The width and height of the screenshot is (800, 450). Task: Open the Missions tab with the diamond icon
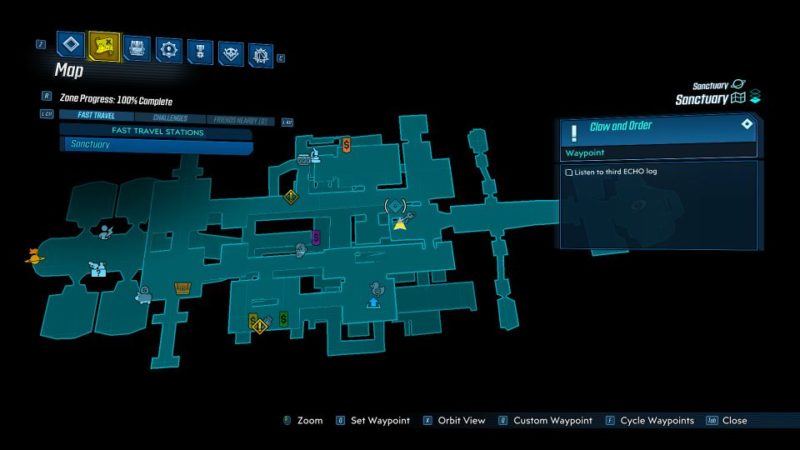pyautogui.click(x=71, y=44)
